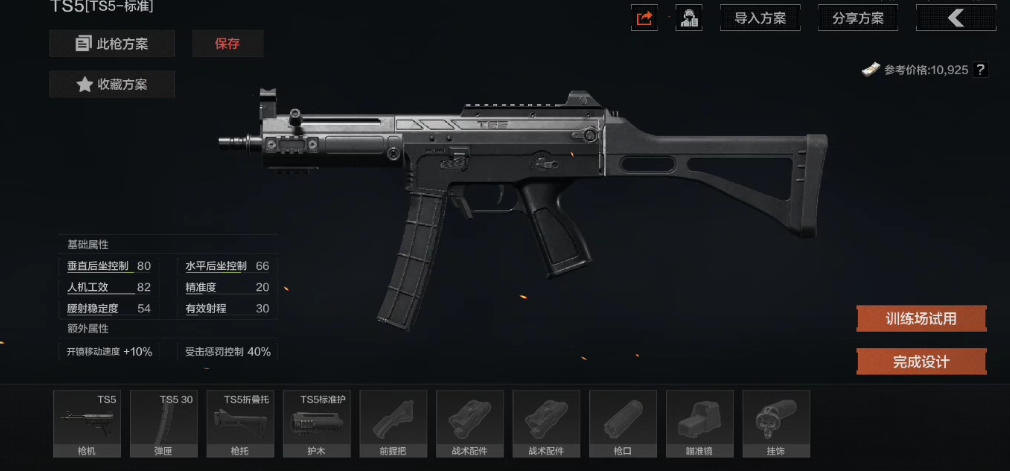This screenshot has height=471, width=1010.
Task: Open 收藏方案 favorite schemes
Action: 112,85
